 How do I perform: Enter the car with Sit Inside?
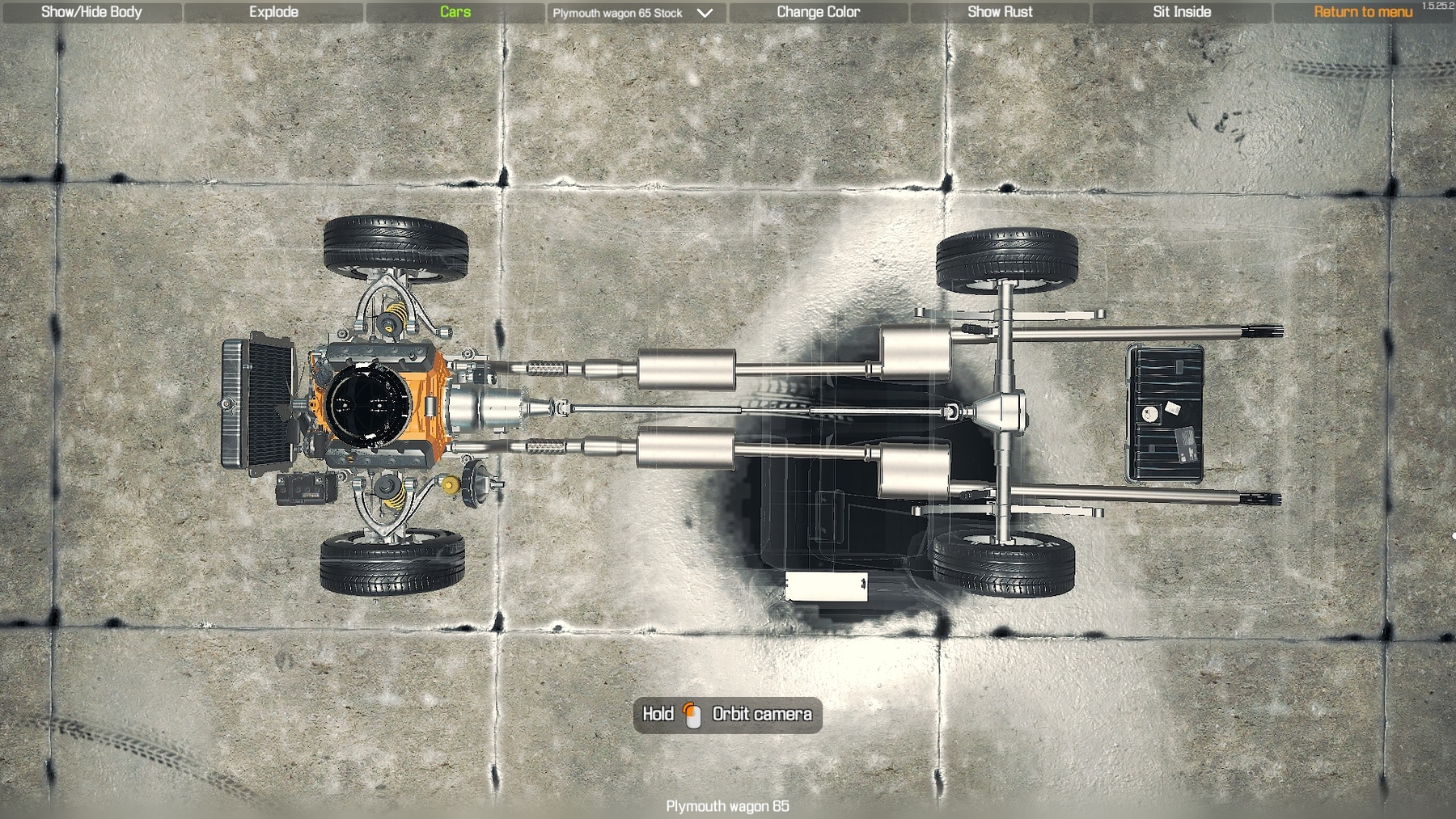pos(1182,12)
